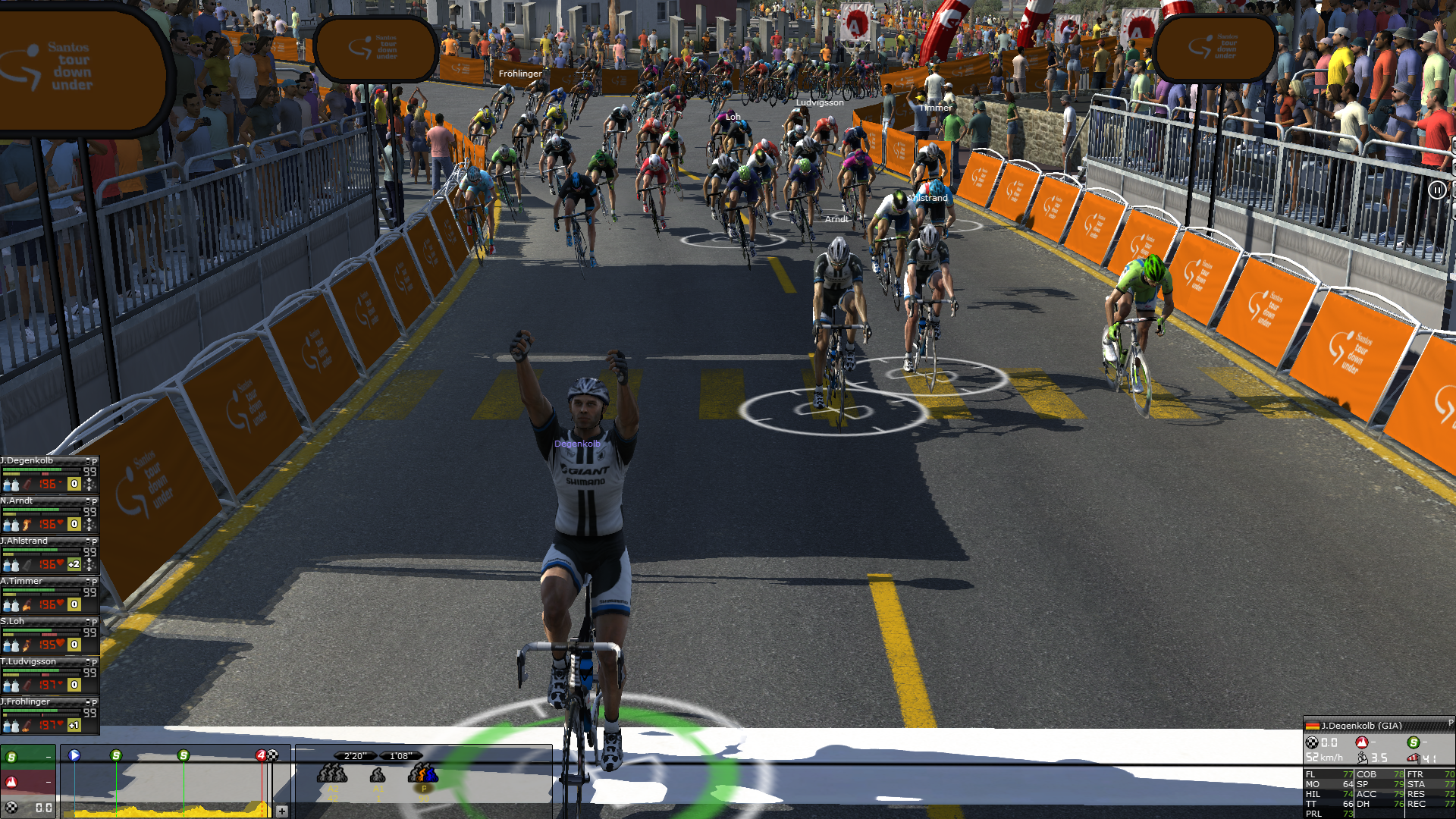Screen dimensions: 1456x819
Task: Click the first green sprint marker on profile
Action: click(x=116, y=755)
